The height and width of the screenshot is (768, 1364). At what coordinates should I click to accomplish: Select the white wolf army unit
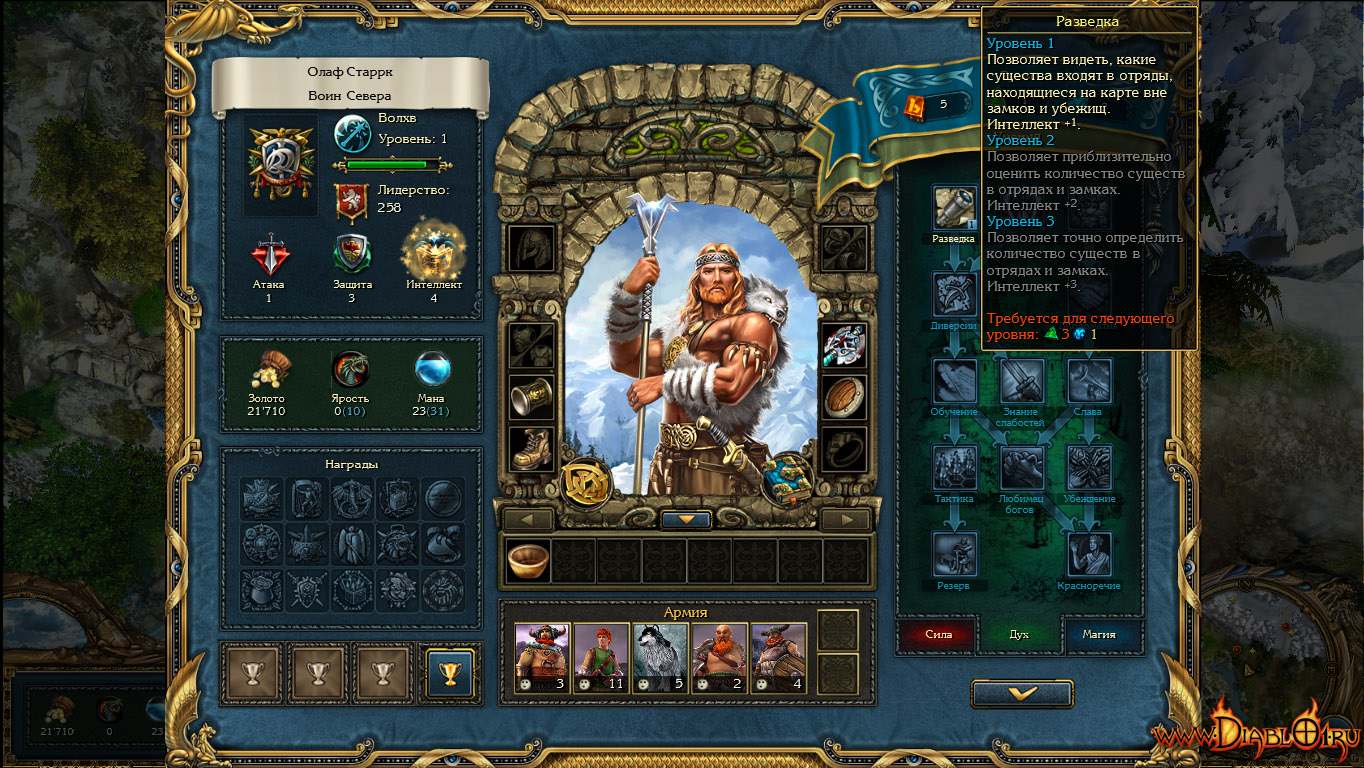tap(660, 658)
